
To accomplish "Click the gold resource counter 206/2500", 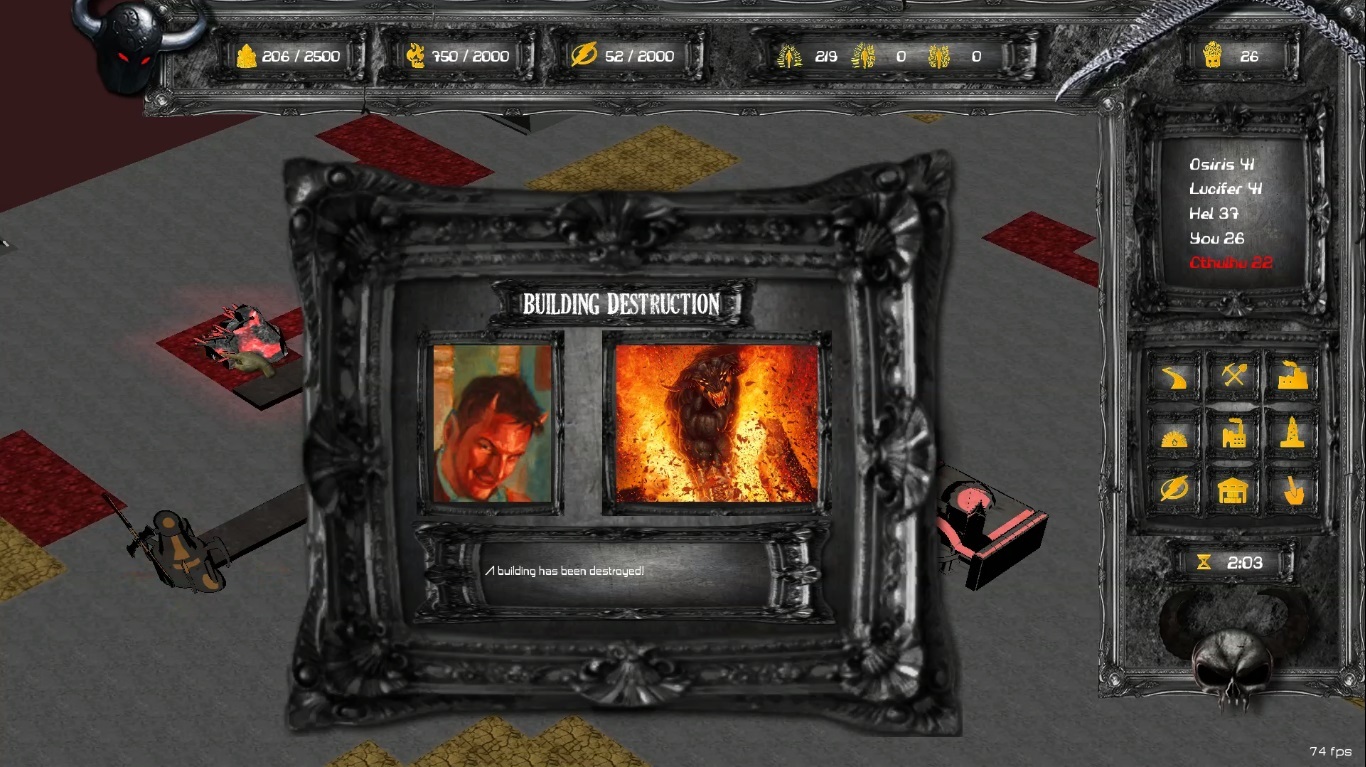I will pos(289,56).
